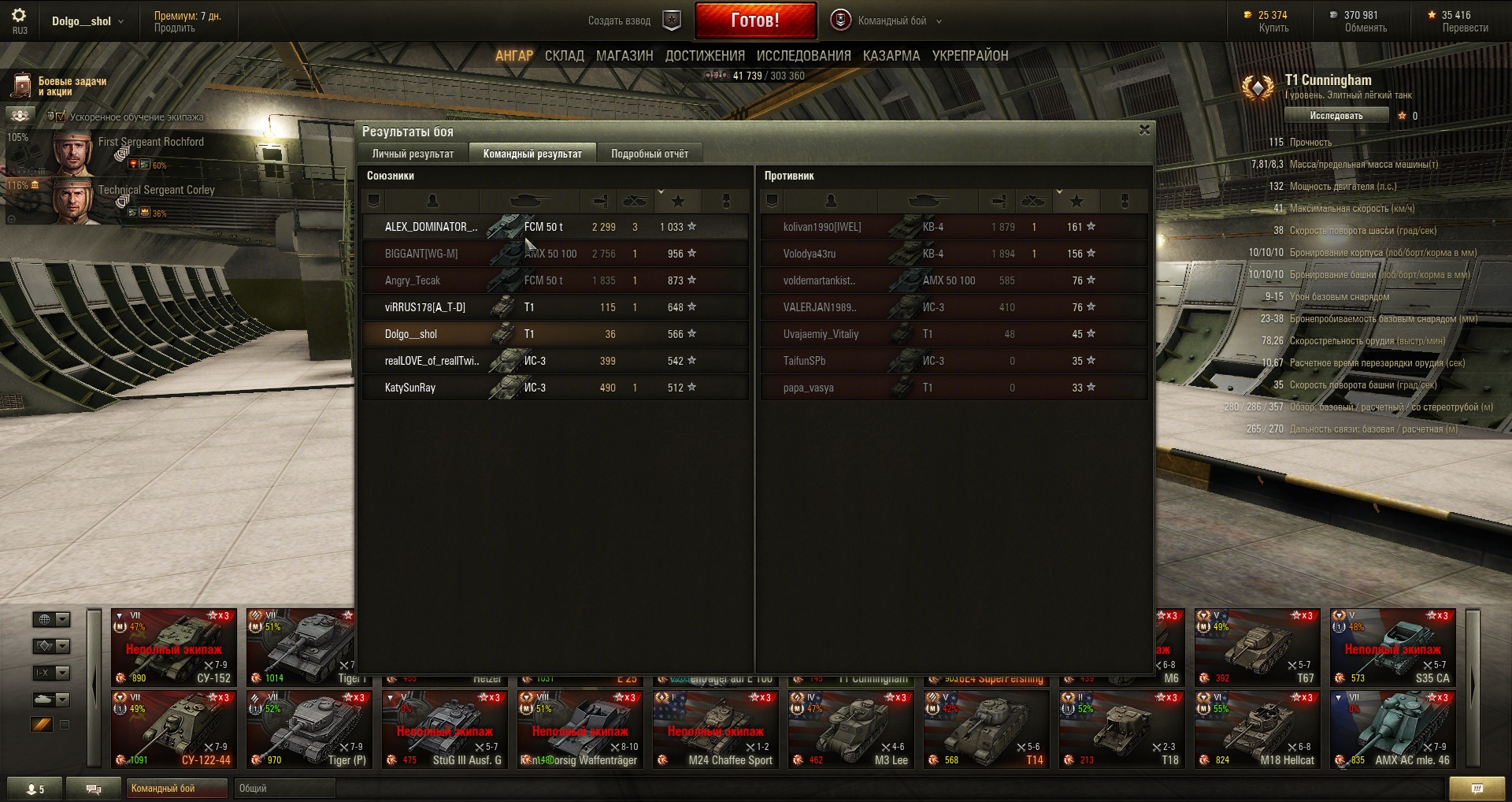The height and width of the screenshot is (802, 1512).
Task: Open the Командный бой battle type dropdown
Action: pyautogui.click(x=891, y=21)
